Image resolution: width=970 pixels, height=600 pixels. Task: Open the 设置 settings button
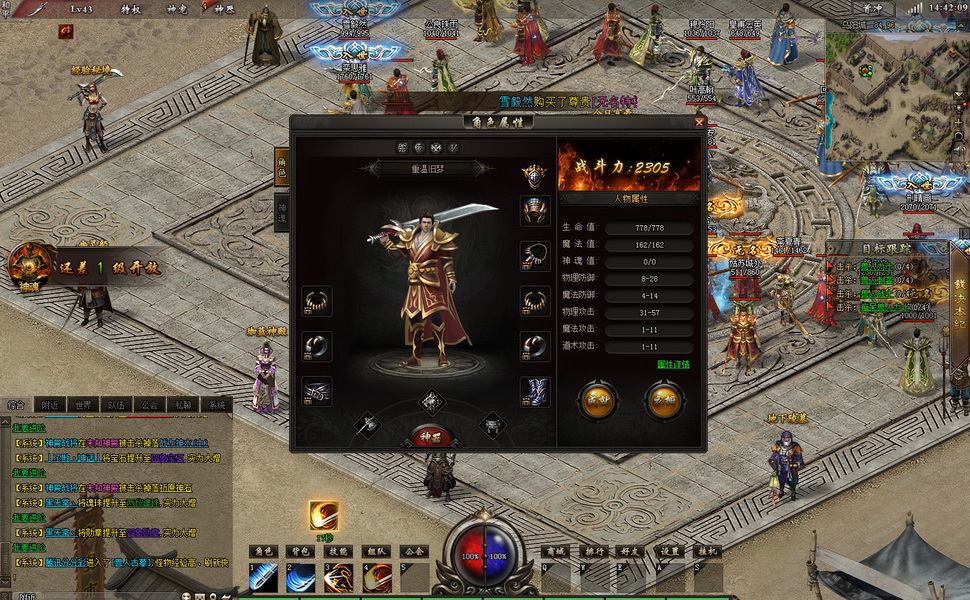(671, 551)
